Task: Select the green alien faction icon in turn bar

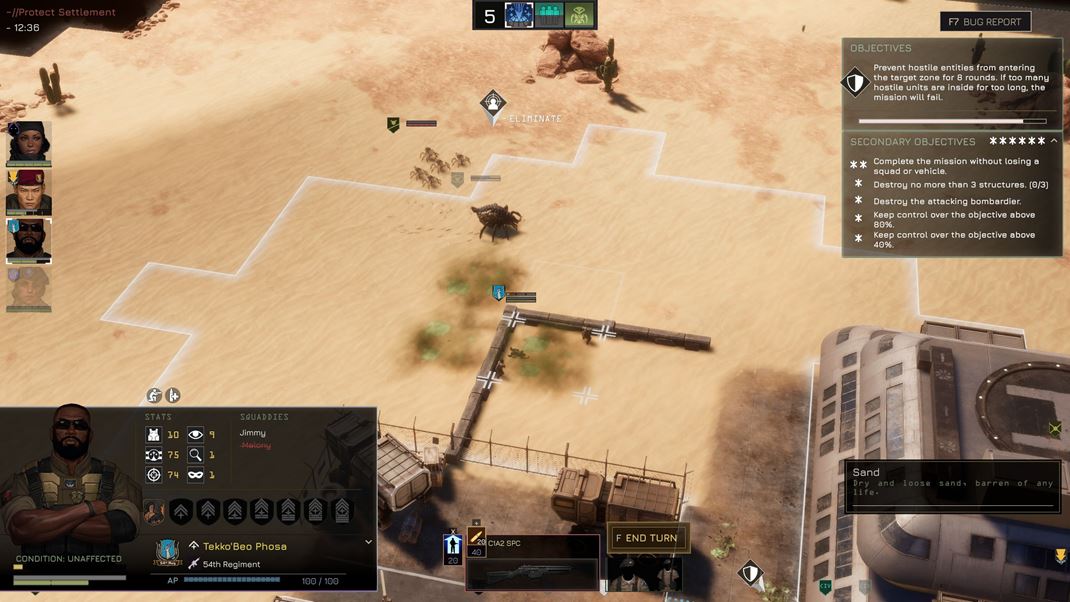Action: [x=580, y=15]
